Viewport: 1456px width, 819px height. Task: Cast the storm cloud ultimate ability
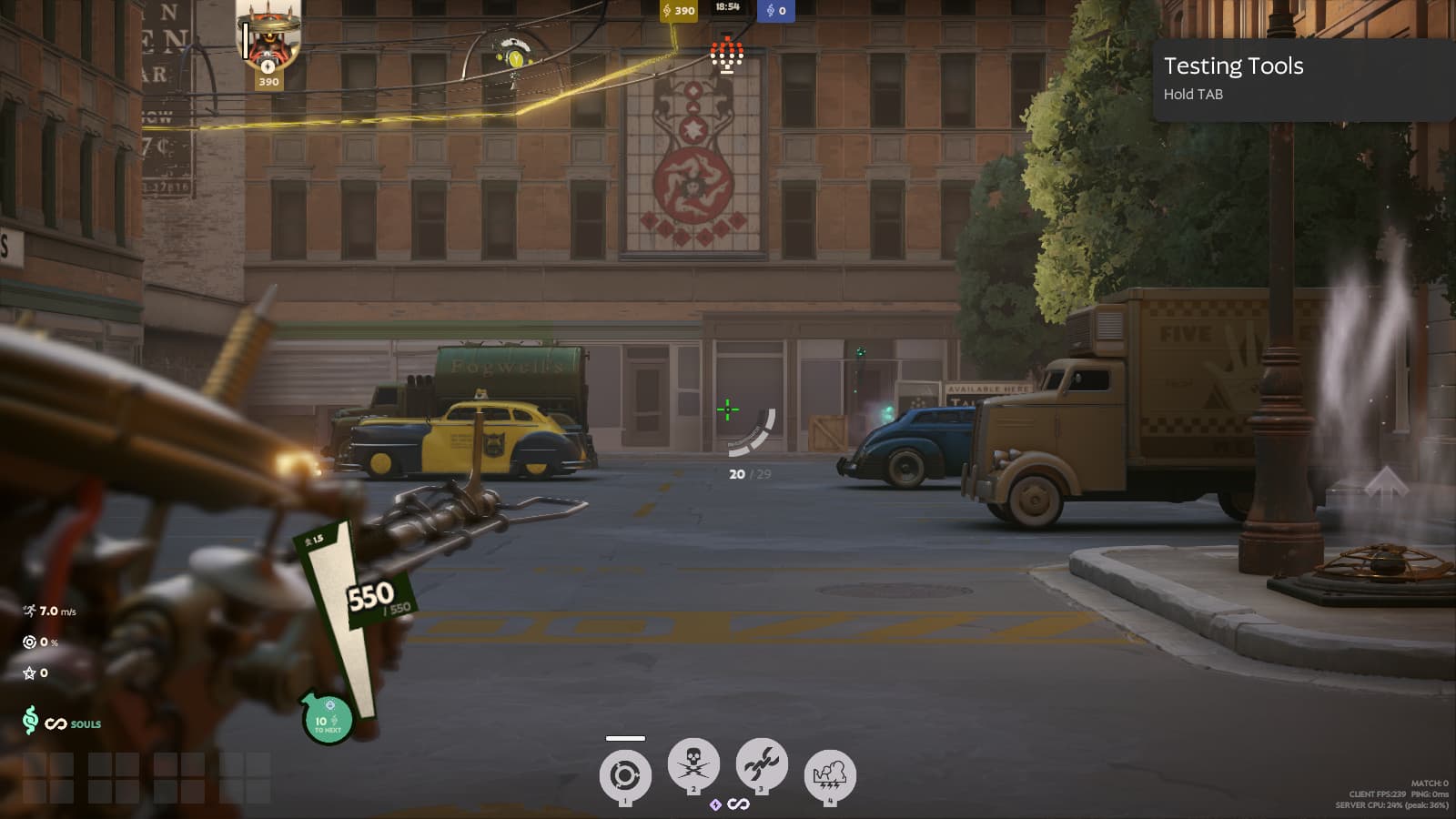[x=829, y=776]
